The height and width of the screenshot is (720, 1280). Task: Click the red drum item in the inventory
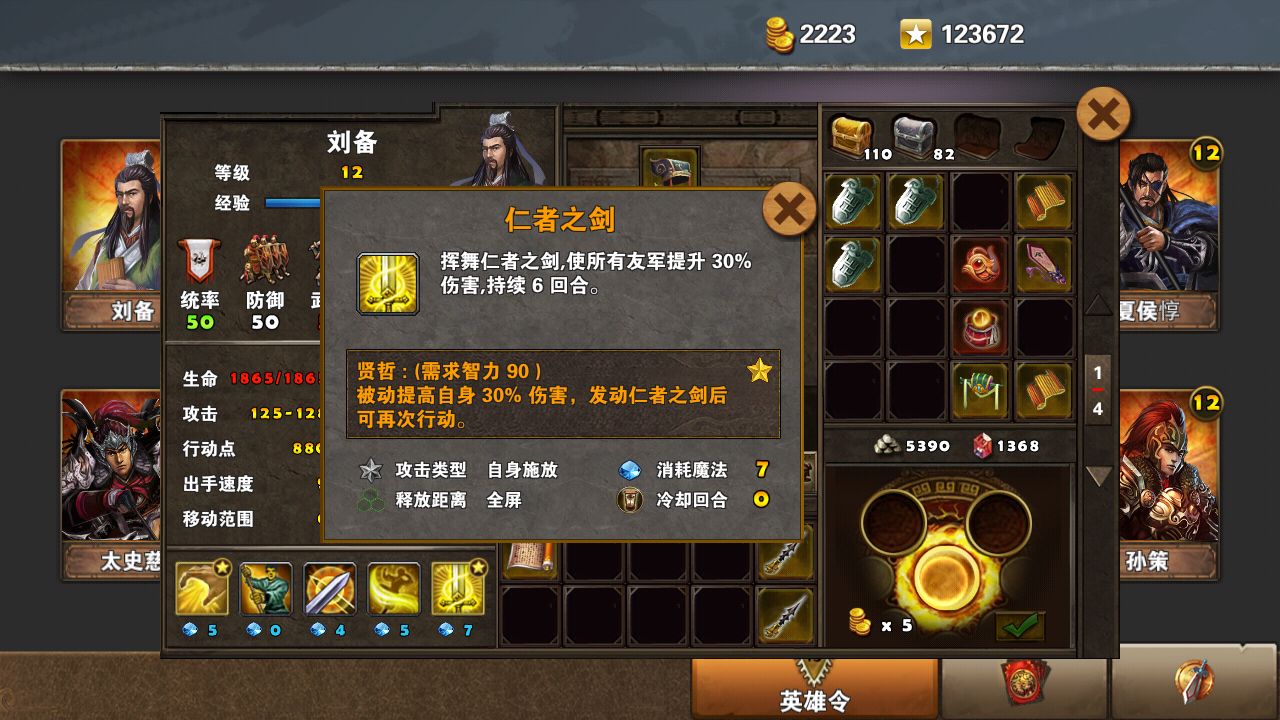[981, 328]
